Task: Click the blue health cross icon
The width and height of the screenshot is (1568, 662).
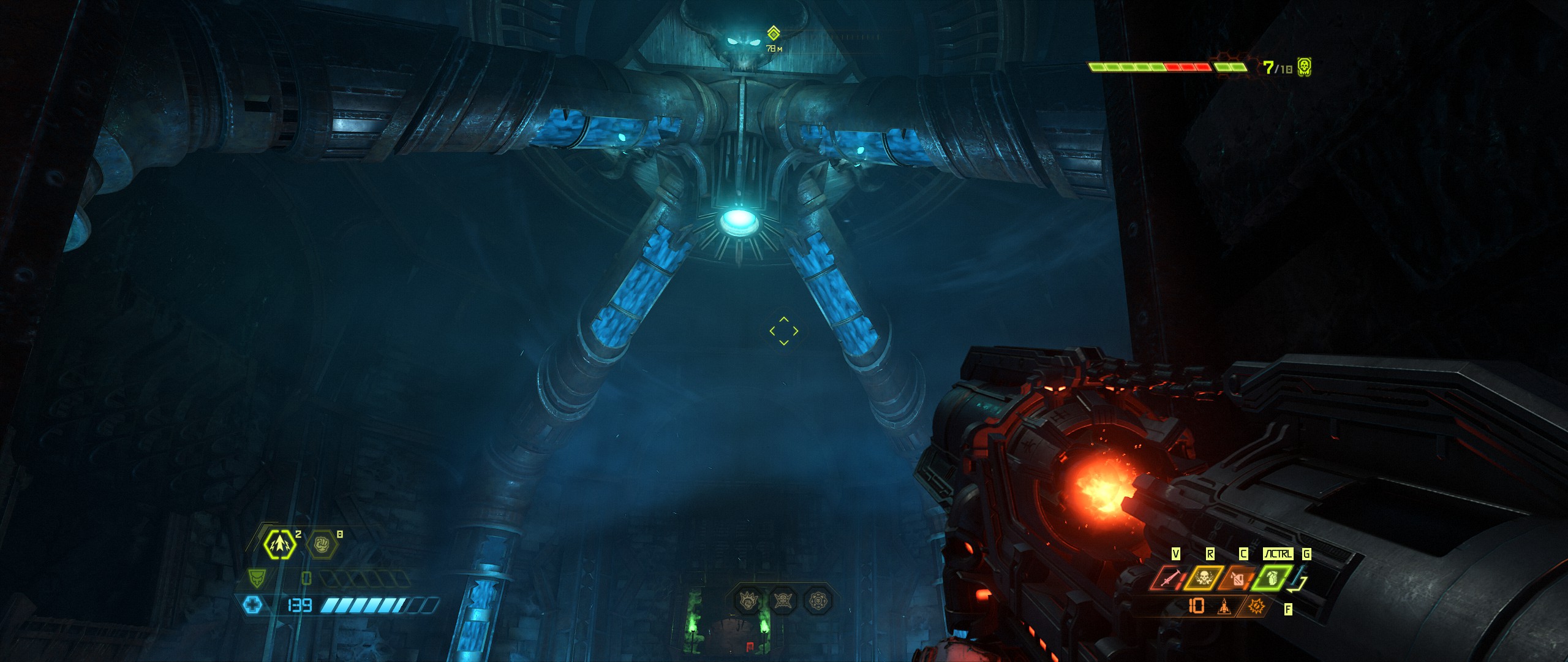Action: 252,606
